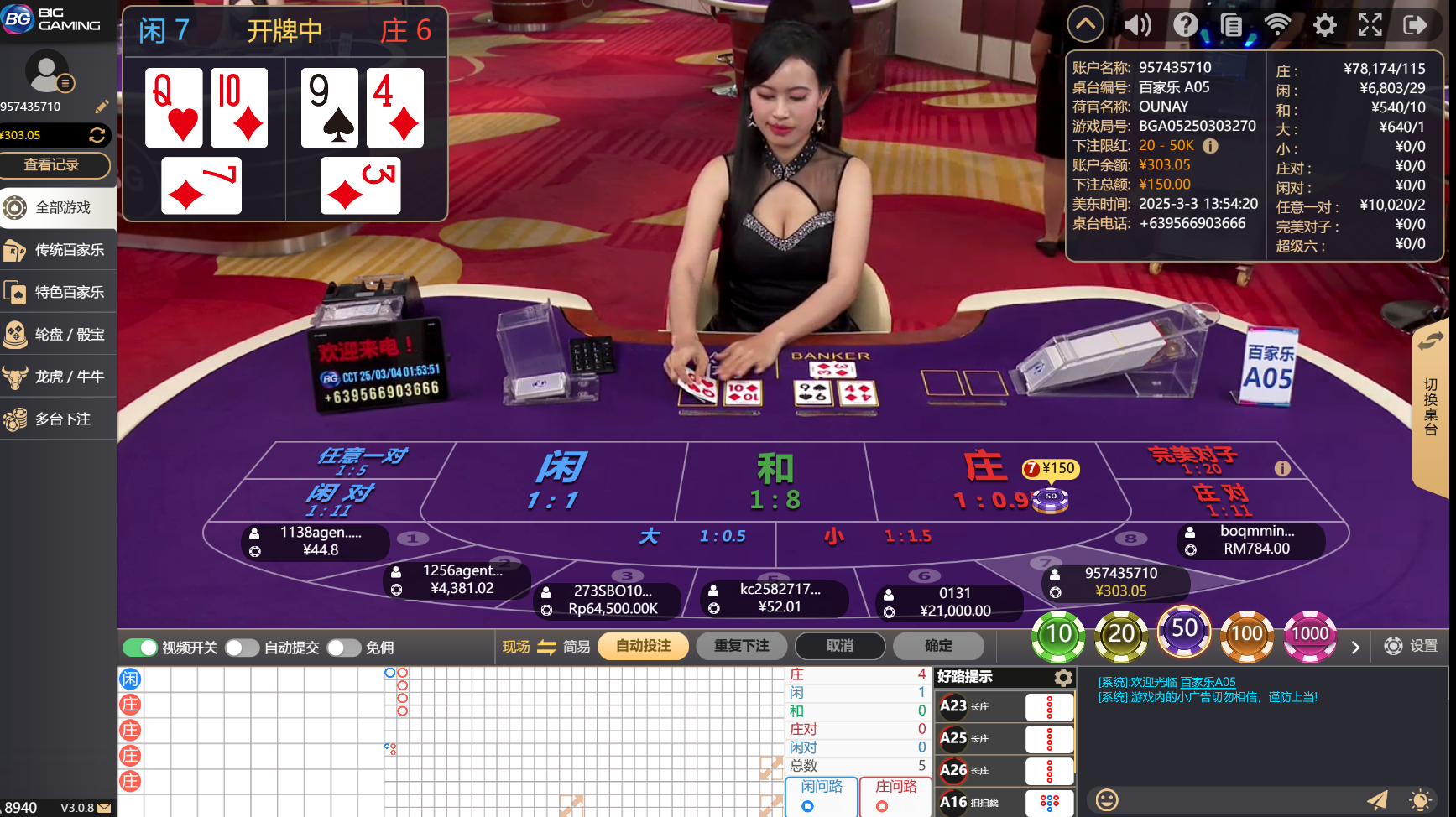Enable the 自动提交 auto-submit toggle
The width and height of the screenshot is (1456, 817).
243,647
